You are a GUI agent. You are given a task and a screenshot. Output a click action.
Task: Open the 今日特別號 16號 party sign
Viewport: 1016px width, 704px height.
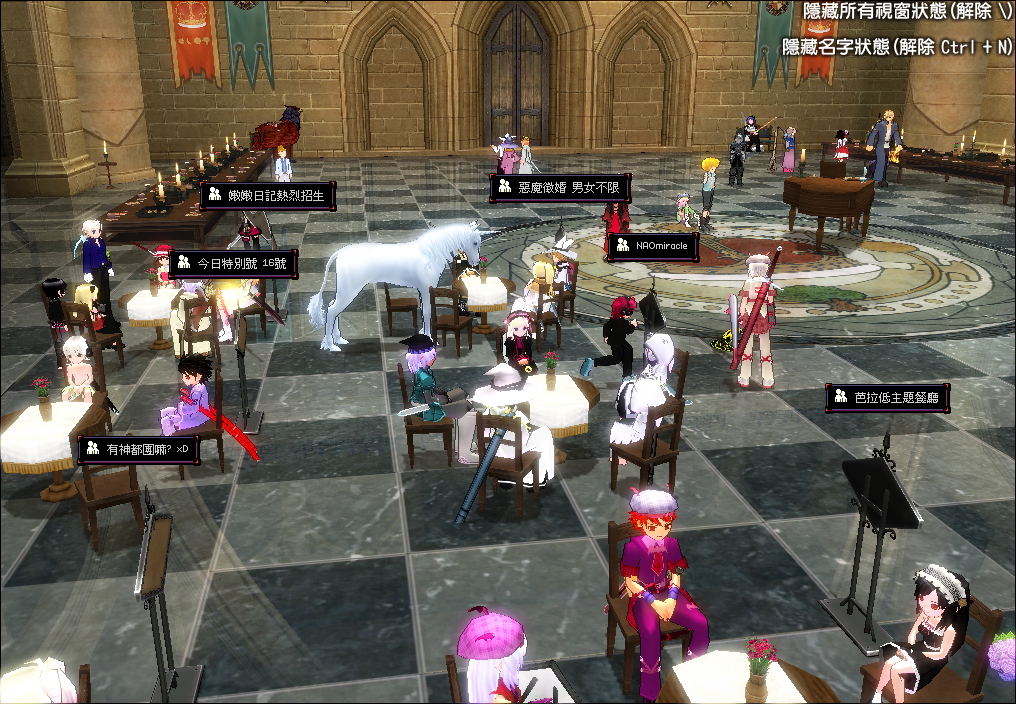click(x=232, y=264)
